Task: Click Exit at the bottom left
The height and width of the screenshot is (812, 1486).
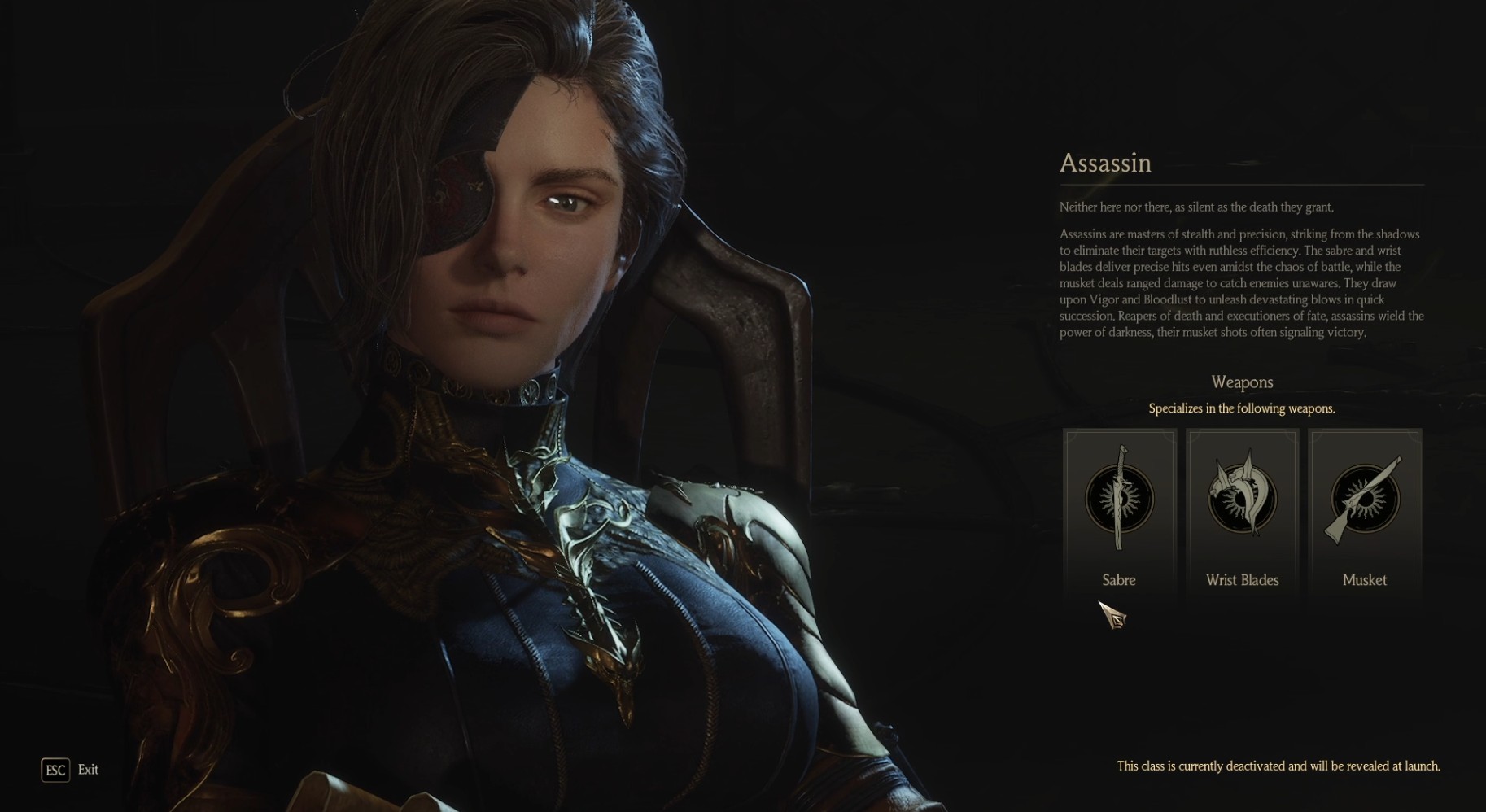Action: 87,770
